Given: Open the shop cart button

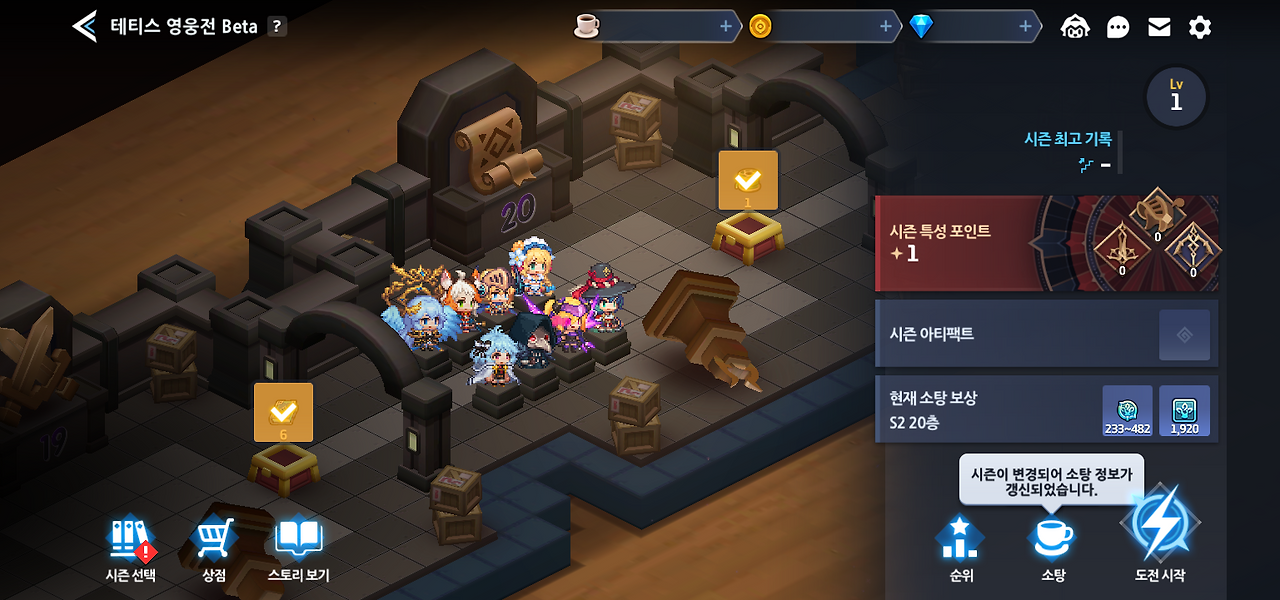Looking at the screenshot, I should coord(214,548).
